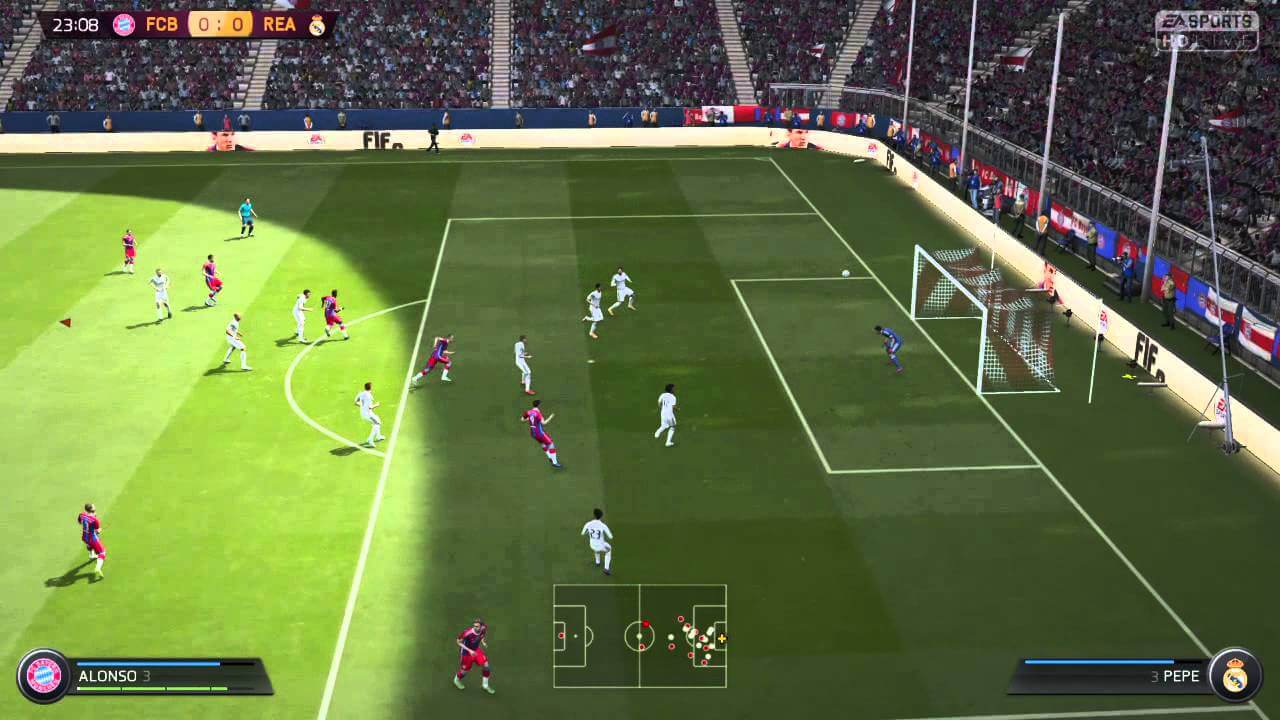Click the Real Madrid badge beside Pepe's name

[1235, 675]
